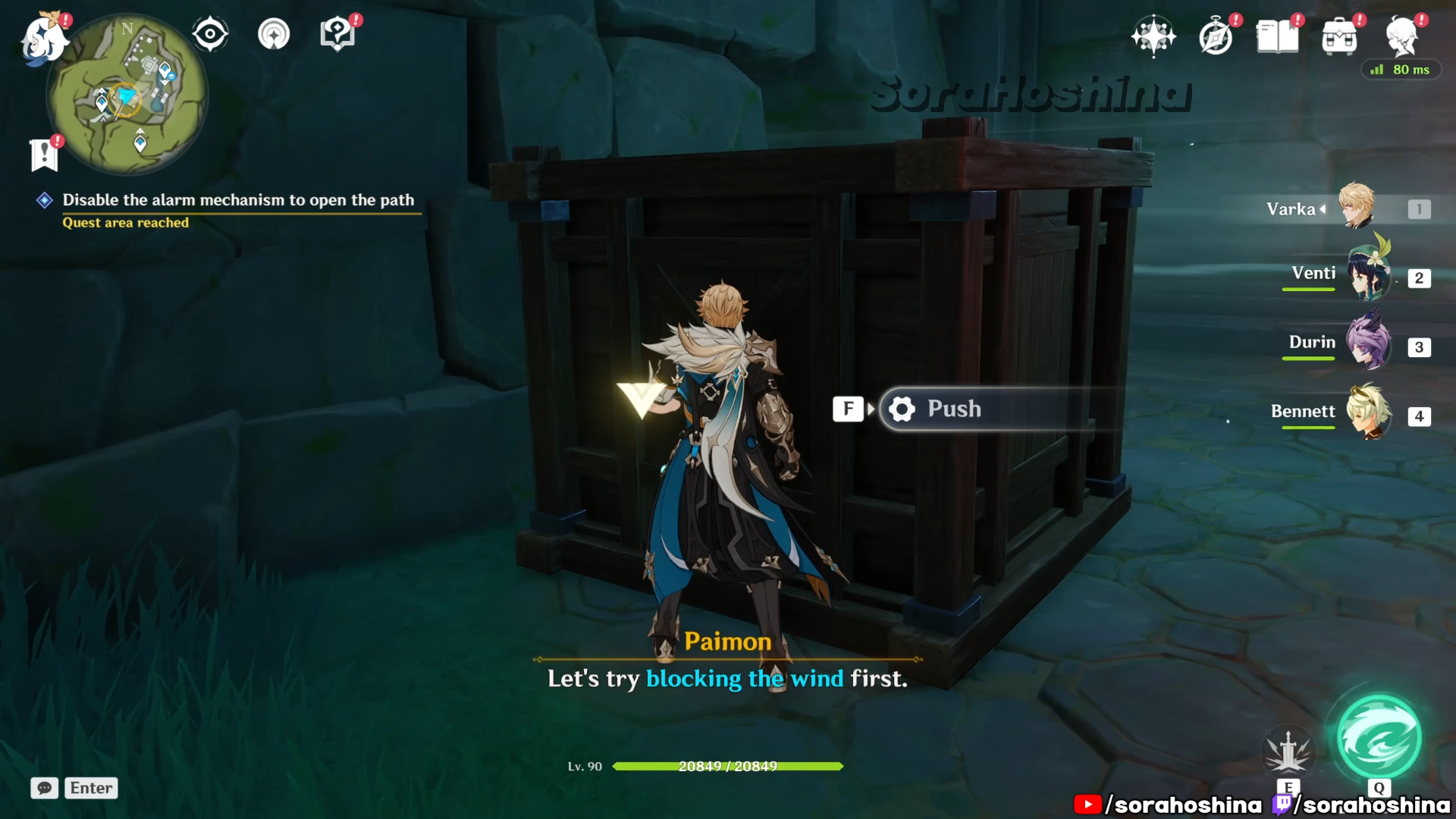Open the open-book Battle Pass icon

click(1278, 36)
